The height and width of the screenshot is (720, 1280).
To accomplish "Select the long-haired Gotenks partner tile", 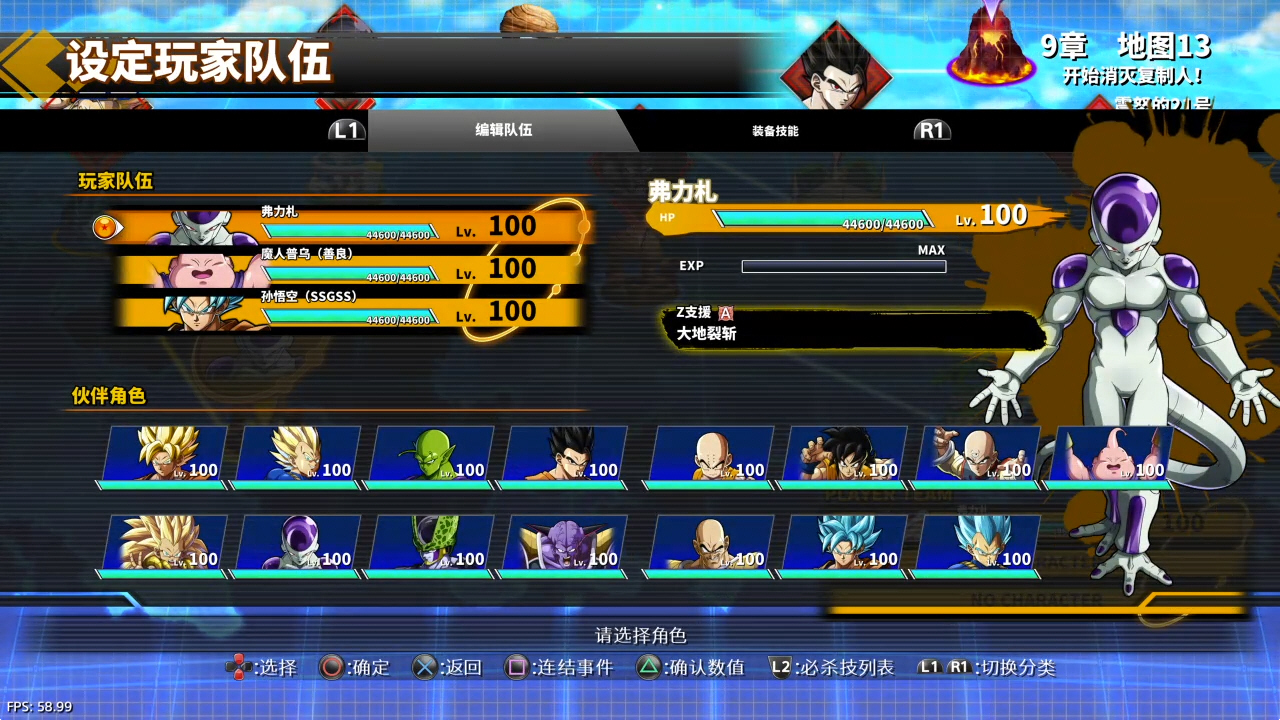I will pyautogui.click(x=165, y=545).
